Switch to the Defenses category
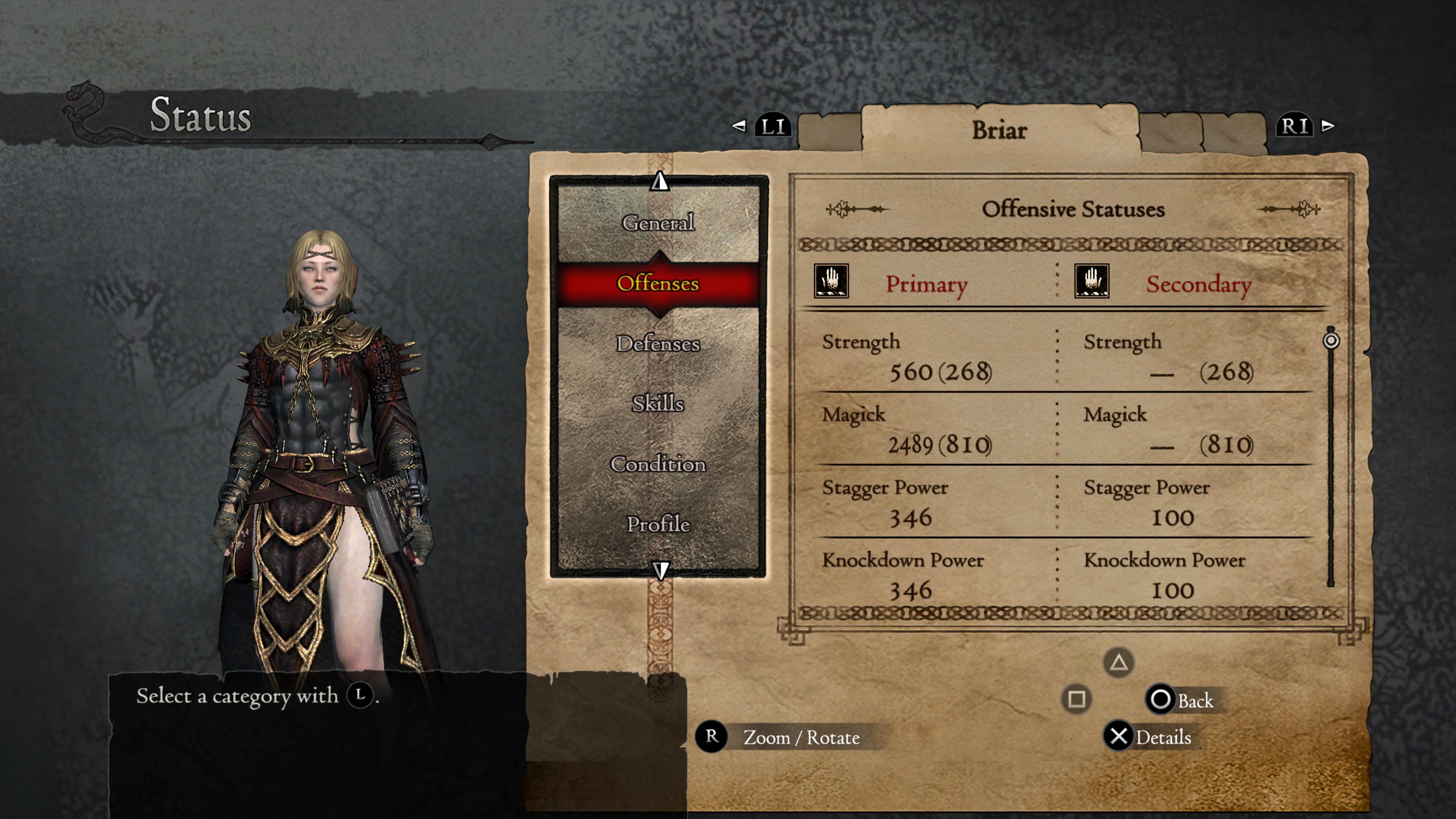Viewport: 1456px width, 819px height. click(658, 344)
